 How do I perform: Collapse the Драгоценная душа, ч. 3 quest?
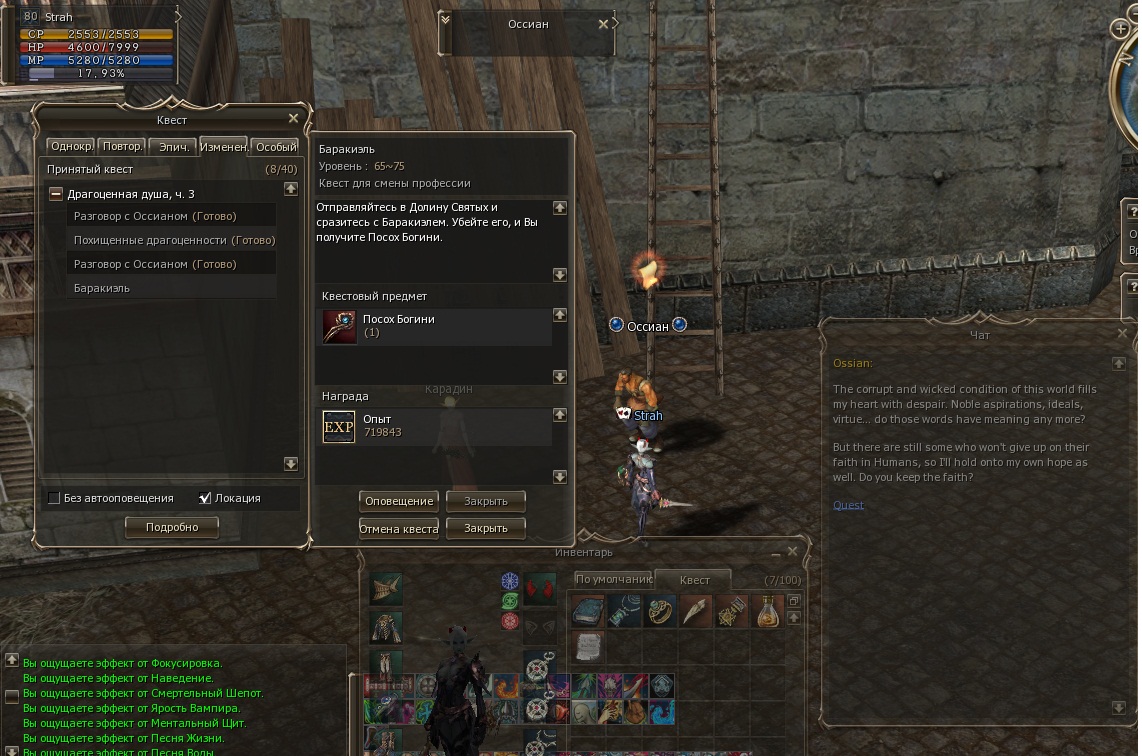point(57,194)
